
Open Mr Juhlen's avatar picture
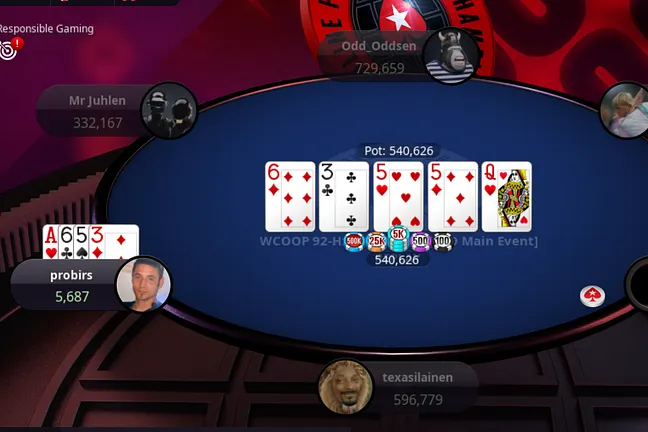[x=168, y=111]
